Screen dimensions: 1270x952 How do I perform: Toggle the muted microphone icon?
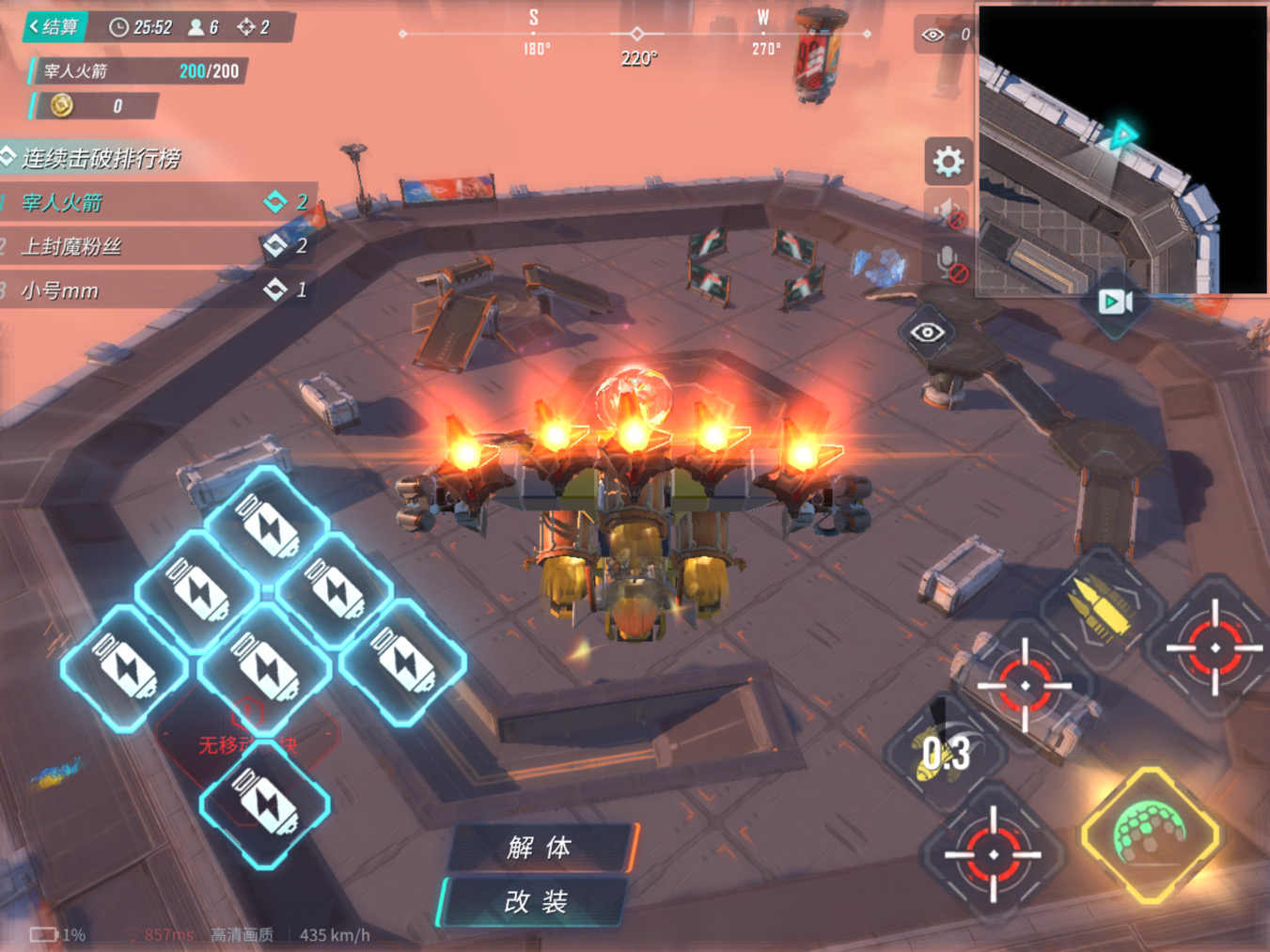pyautogui.click(x=948, y=263)
